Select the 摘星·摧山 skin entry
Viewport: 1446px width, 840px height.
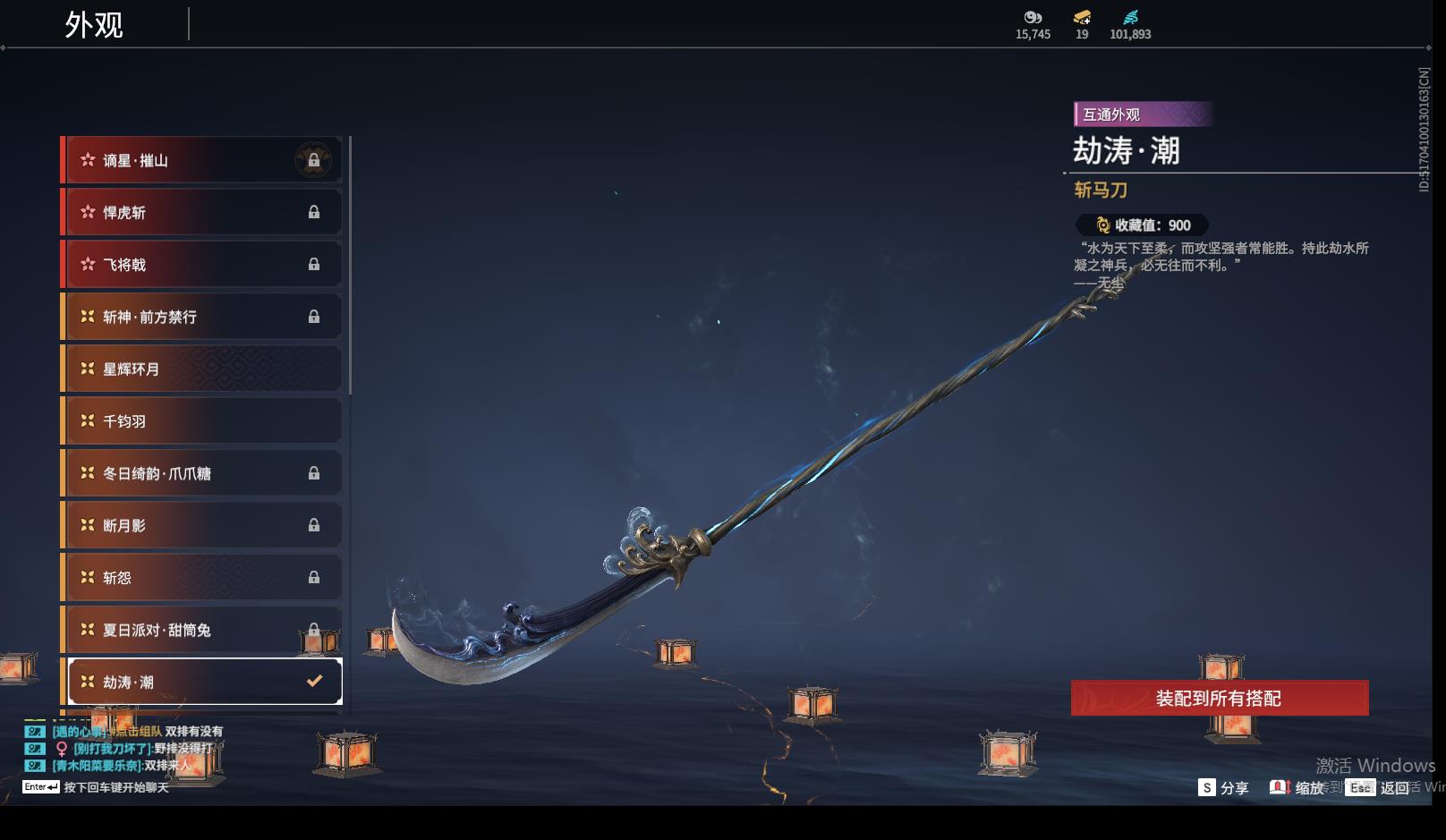[201, 160]
